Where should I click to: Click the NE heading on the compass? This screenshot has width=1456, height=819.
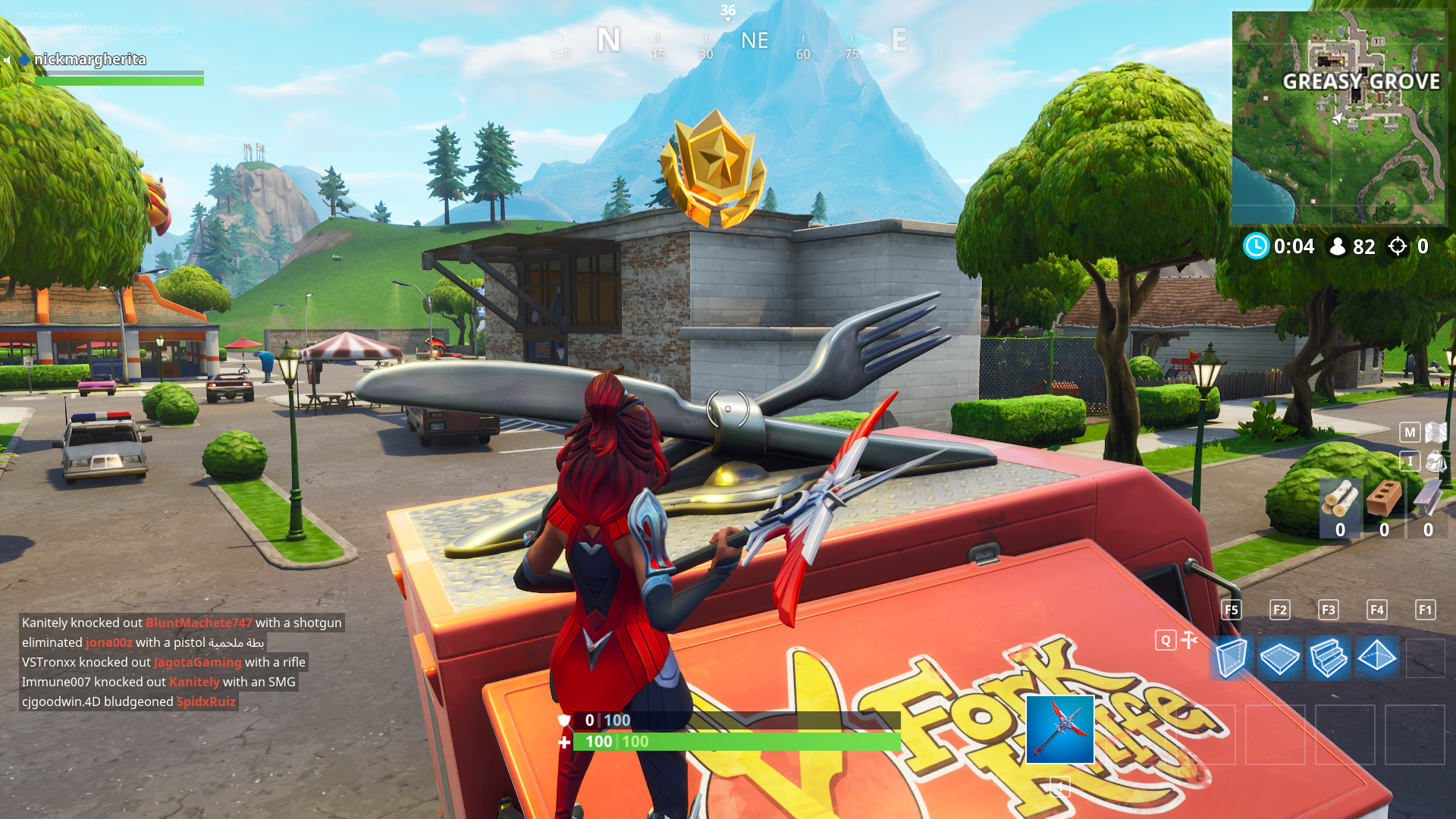click(x=755, y=41)
